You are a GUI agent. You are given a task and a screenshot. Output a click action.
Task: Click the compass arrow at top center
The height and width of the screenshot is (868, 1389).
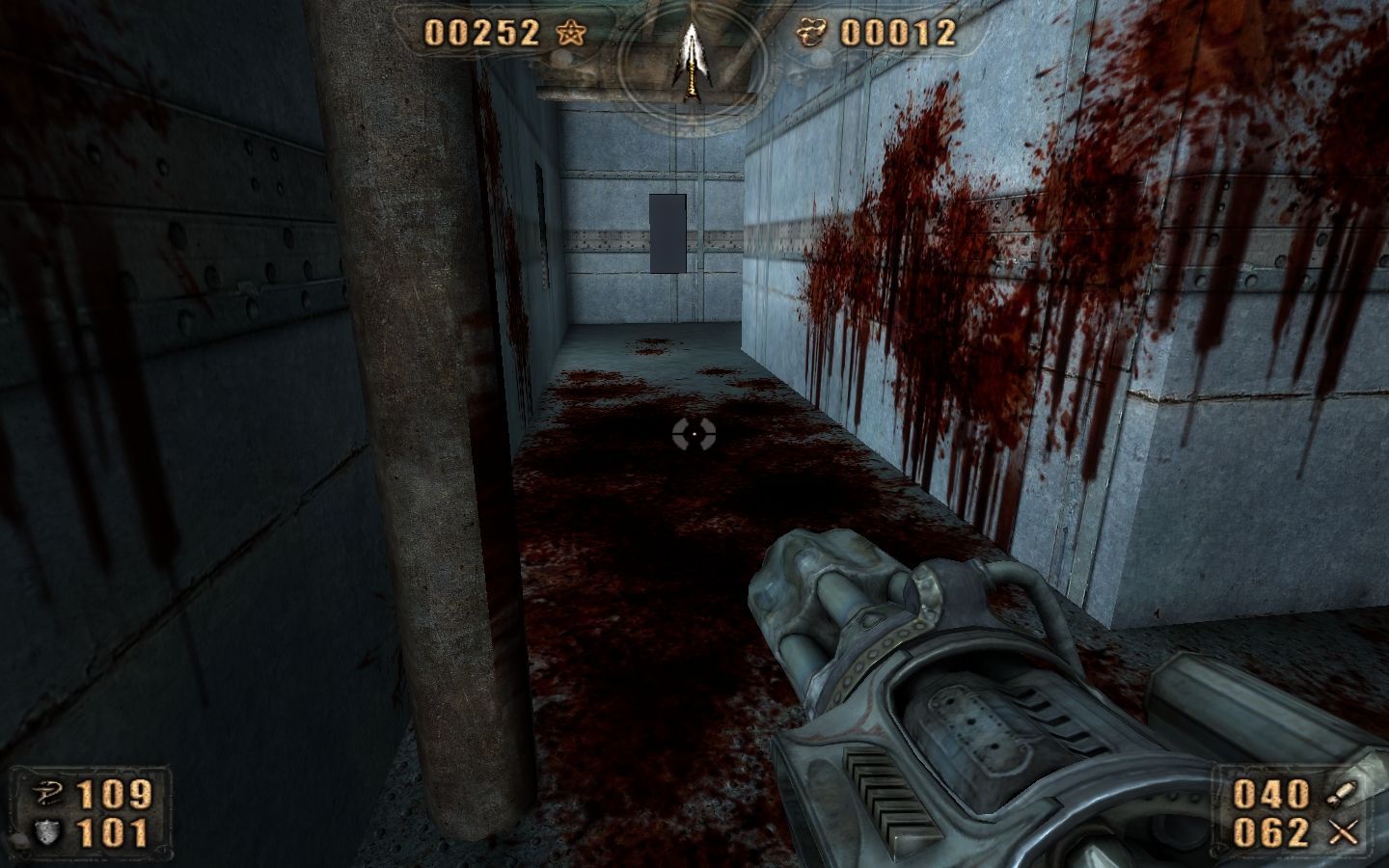point(691,60)
